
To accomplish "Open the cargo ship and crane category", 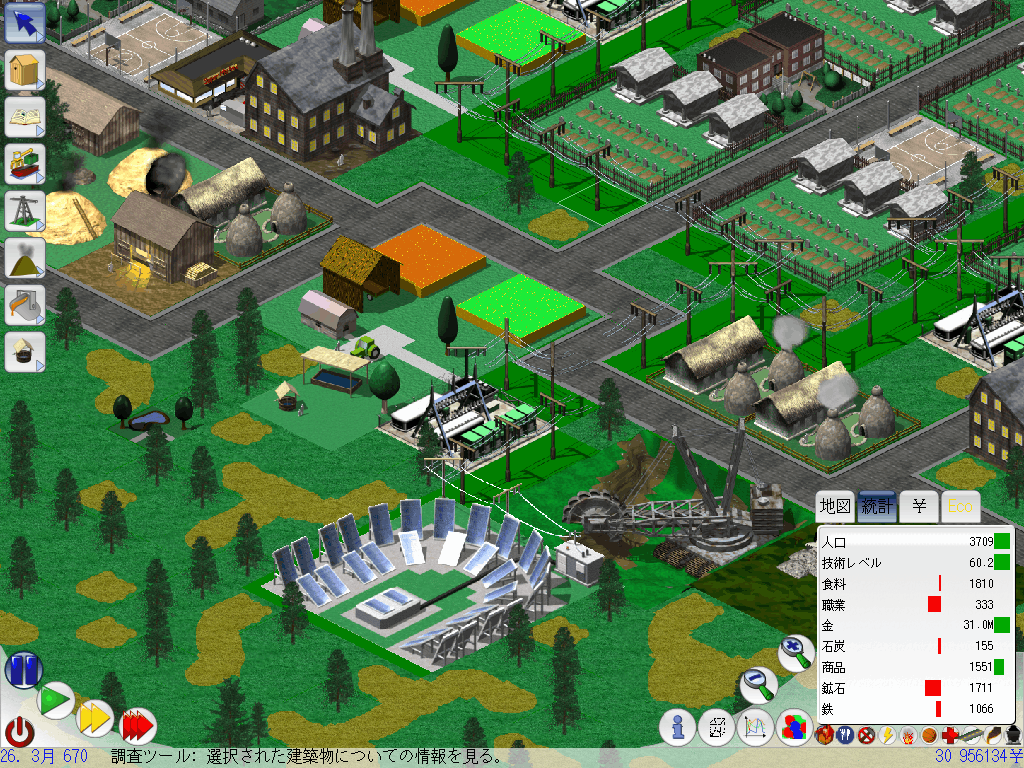I will tap(24, 163).
